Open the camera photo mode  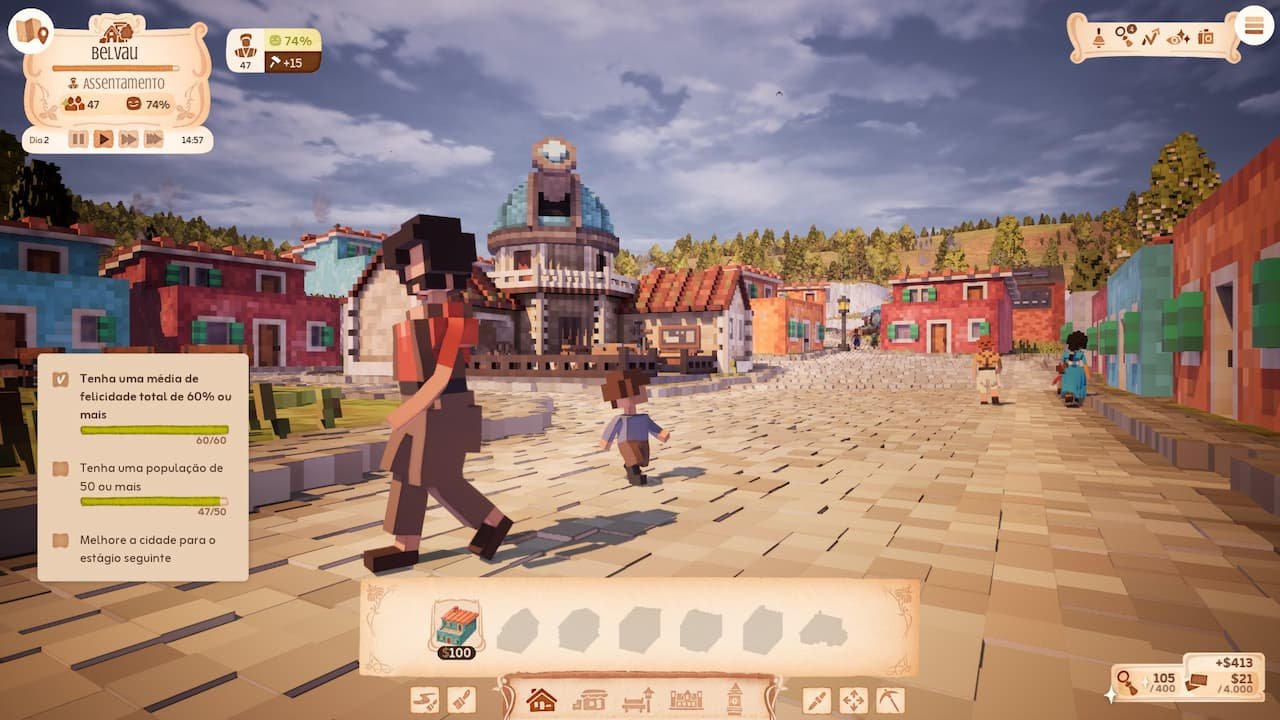pyautogui.click(x=1206, y=37)
